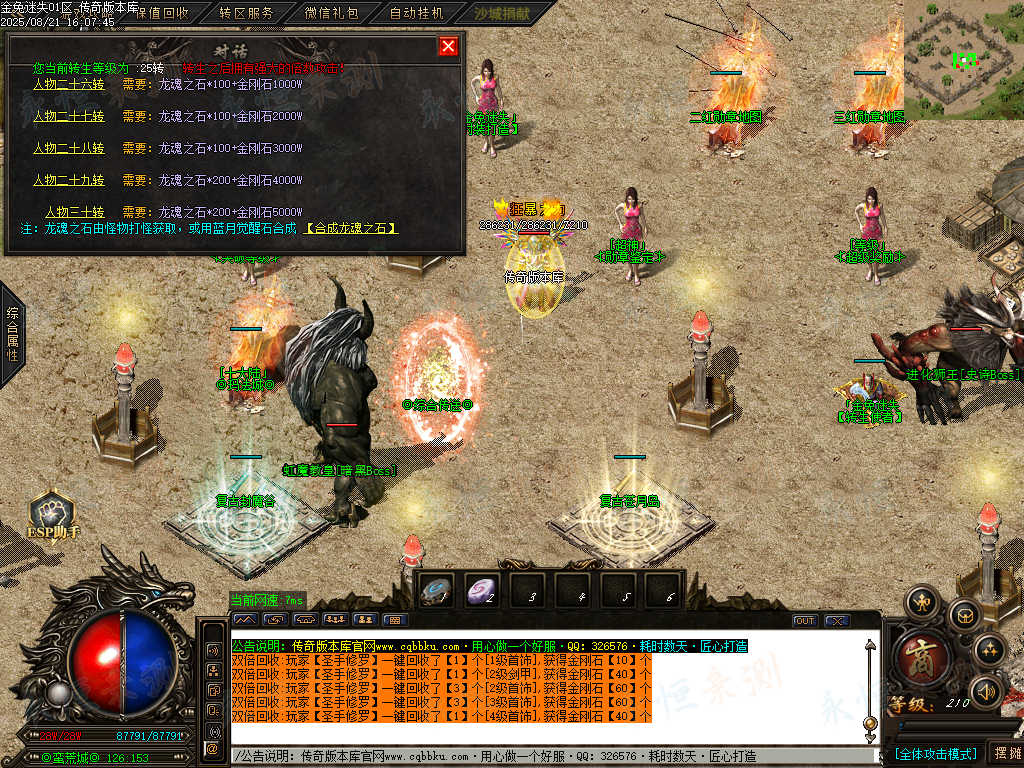
Task: Open the 商 shop round button
Action: point(917,657)
